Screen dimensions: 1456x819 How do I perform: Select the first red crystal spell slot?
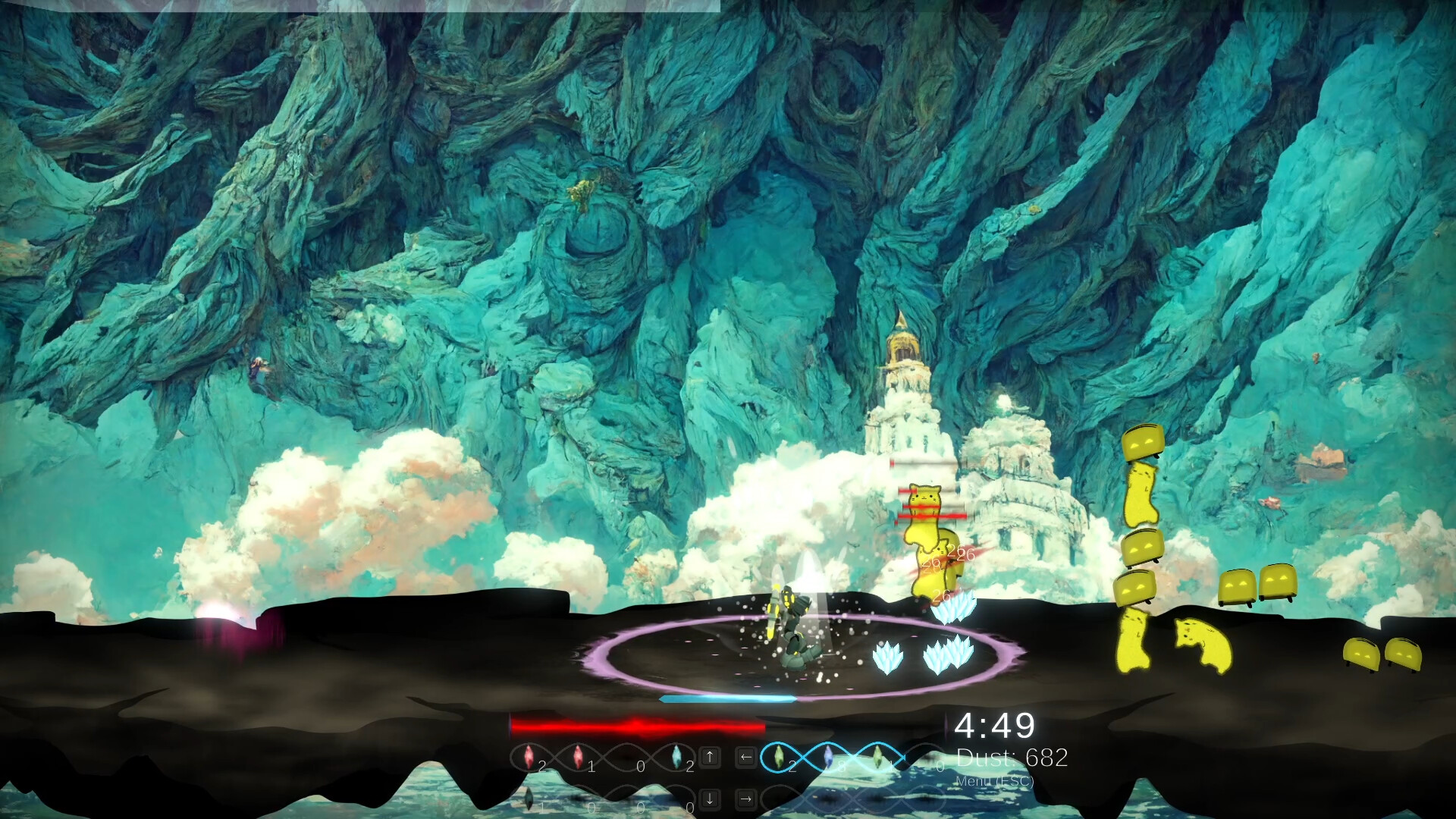[x=529, y=756]
